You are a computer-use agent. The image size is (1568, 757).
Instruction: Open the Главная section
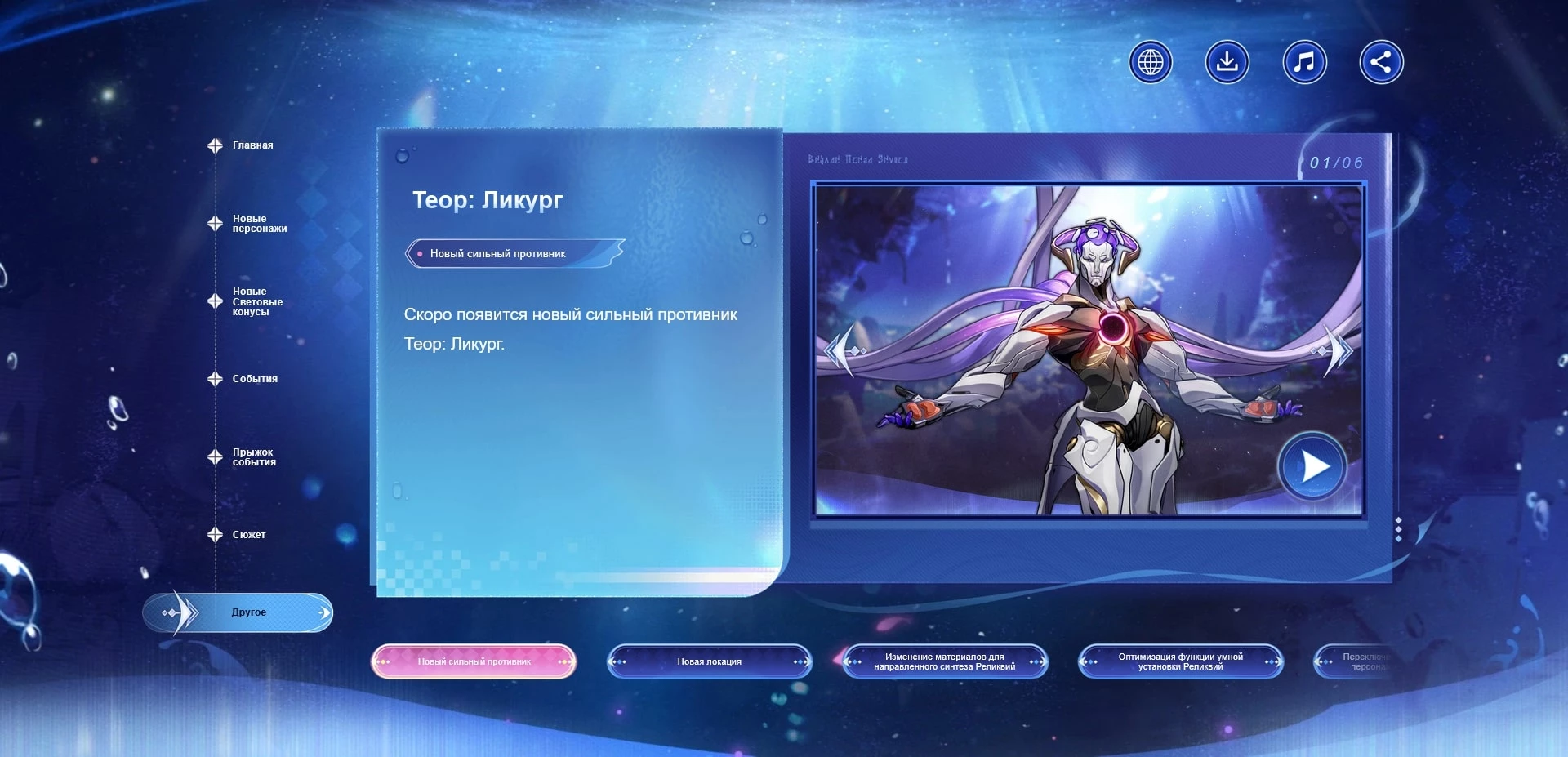click(252, 145)
